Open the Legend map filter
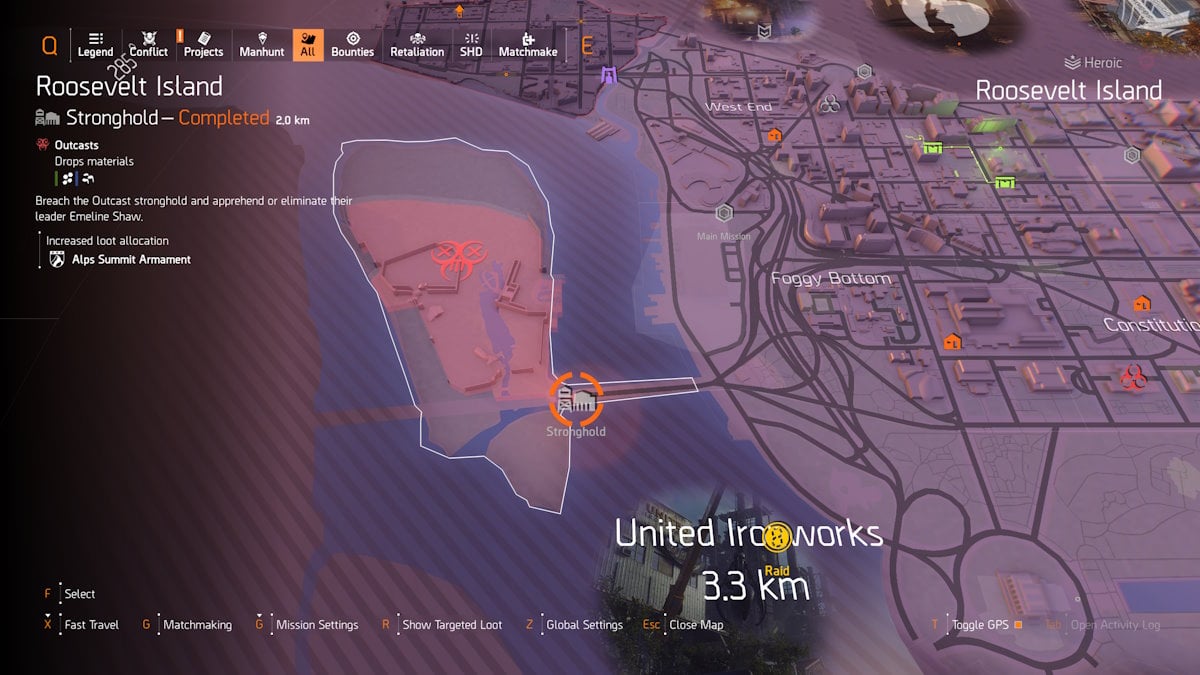This screenshot has width=1200, height=675. 95,45
